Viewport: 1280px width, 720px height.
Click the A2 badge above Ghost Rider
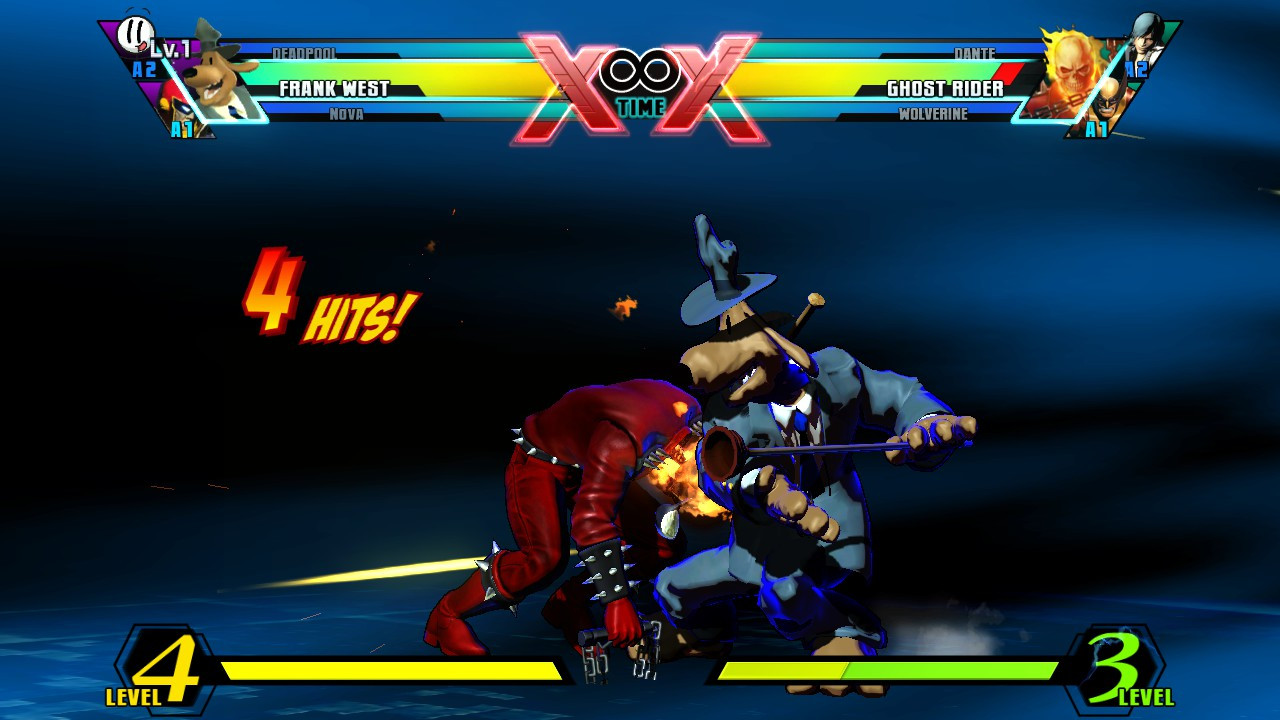tap(1134, 70)
